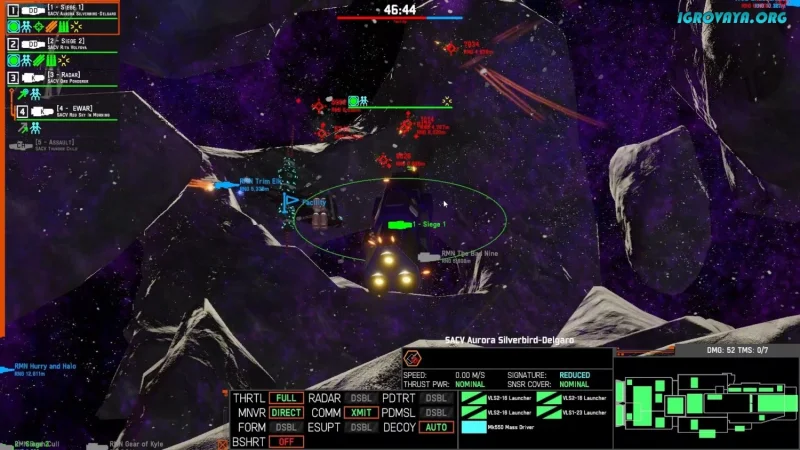Toggle battleshort OFF button
Viewport: 800px width, 450px height.
tap(287, 441)
